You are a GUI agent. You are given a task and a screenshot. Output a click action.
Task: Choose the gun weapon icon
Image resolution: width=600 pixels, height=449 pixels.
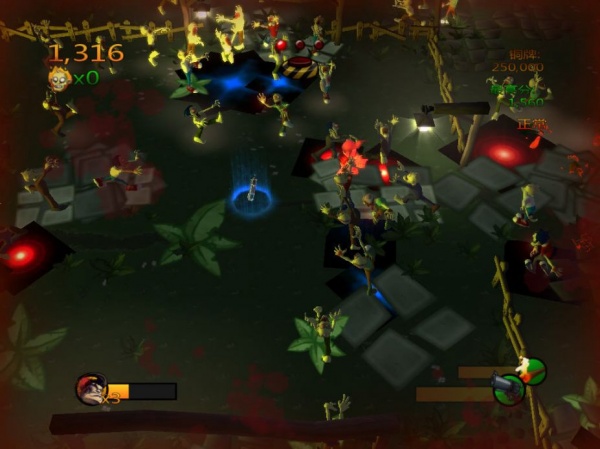tap(507, 386)
